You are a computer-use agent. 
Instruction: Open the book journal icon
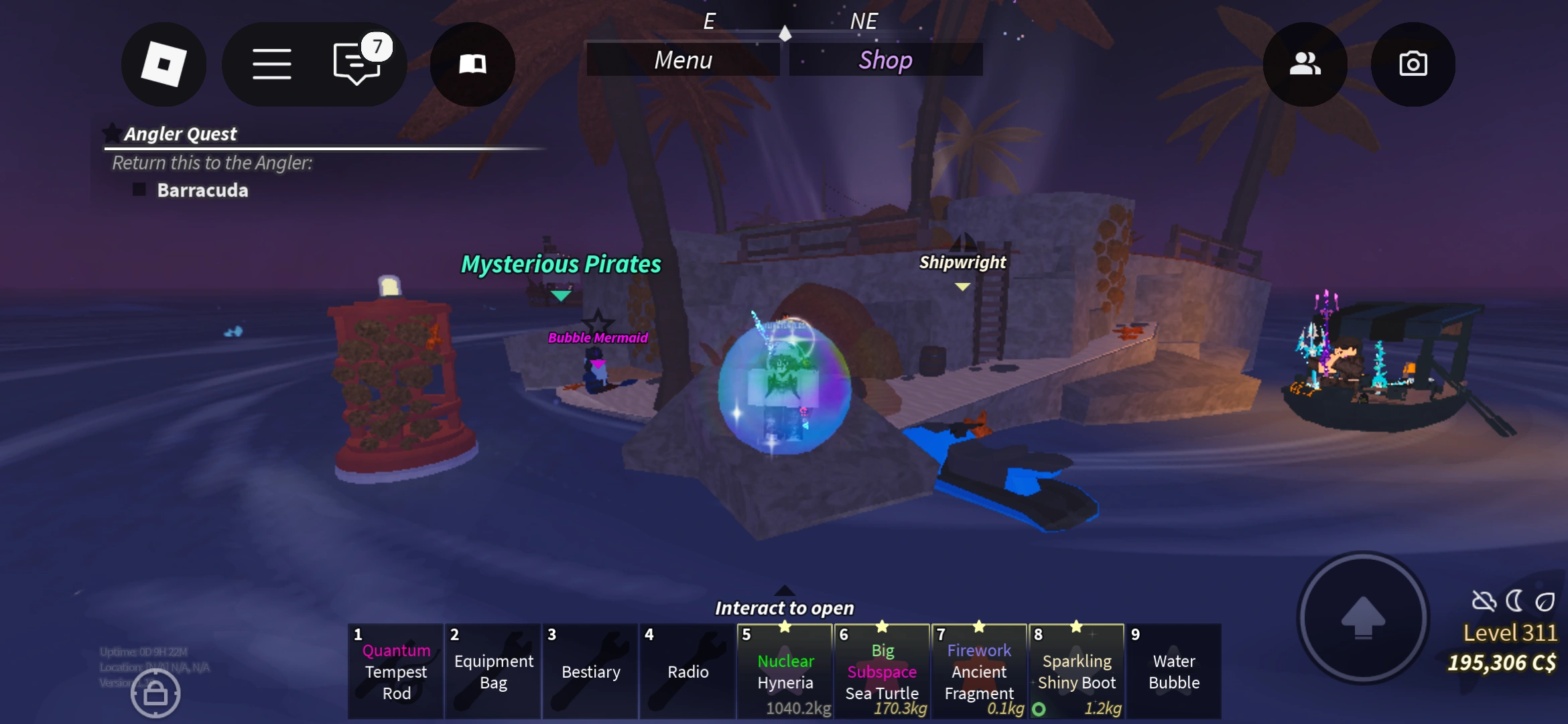point(472,64)
